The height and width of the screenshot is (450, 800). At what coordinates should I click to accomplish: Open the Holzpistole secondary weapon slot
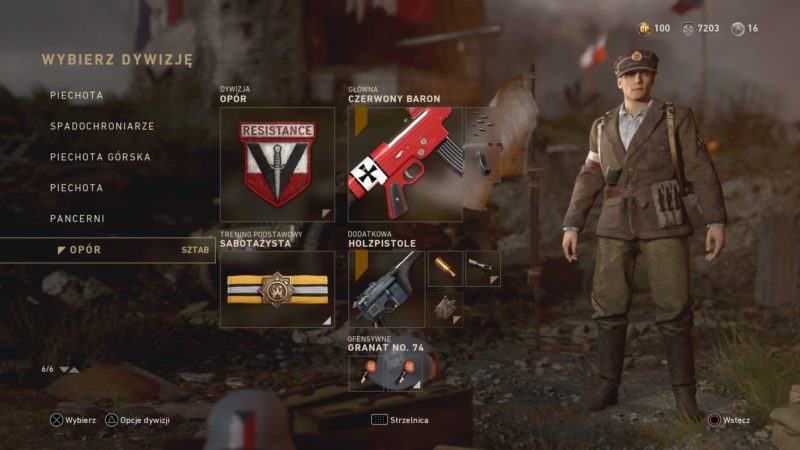tap(386, 289)
